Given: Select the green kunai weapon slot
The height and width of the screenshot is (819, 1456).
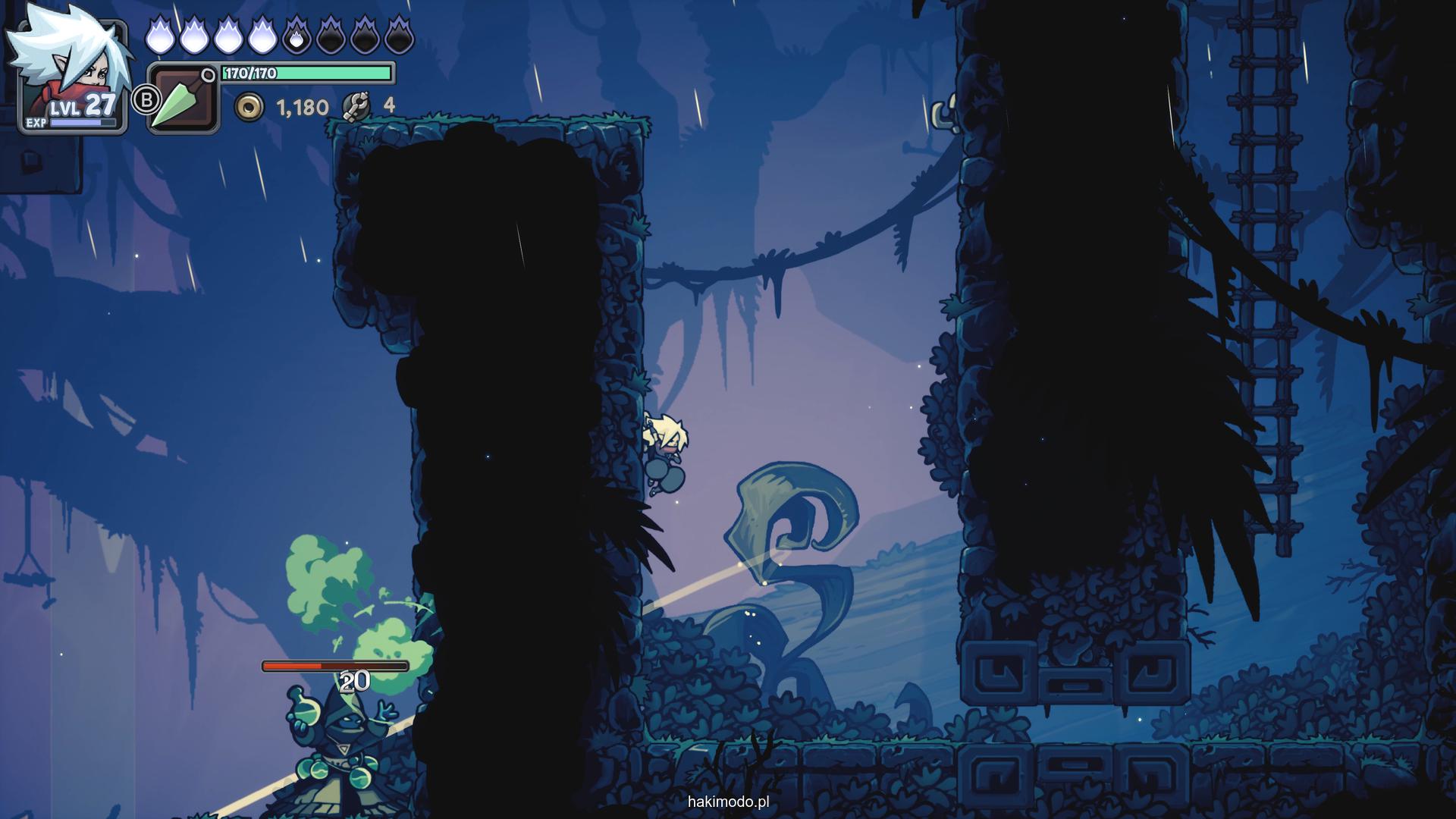Looking at the screenshot, I should tap(183, 99).
